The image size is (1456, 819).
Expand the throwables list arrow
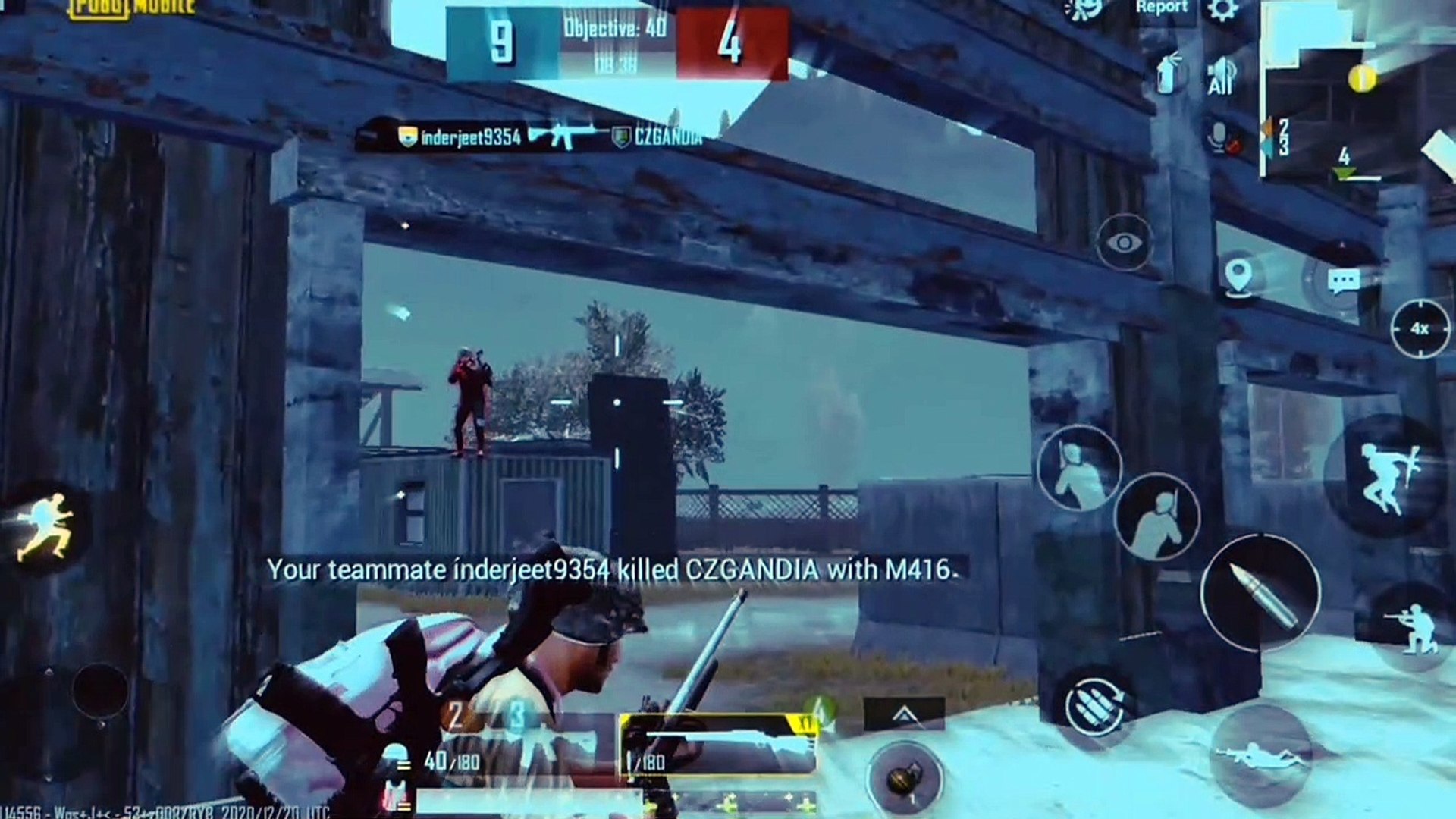(x=903, y=715)
